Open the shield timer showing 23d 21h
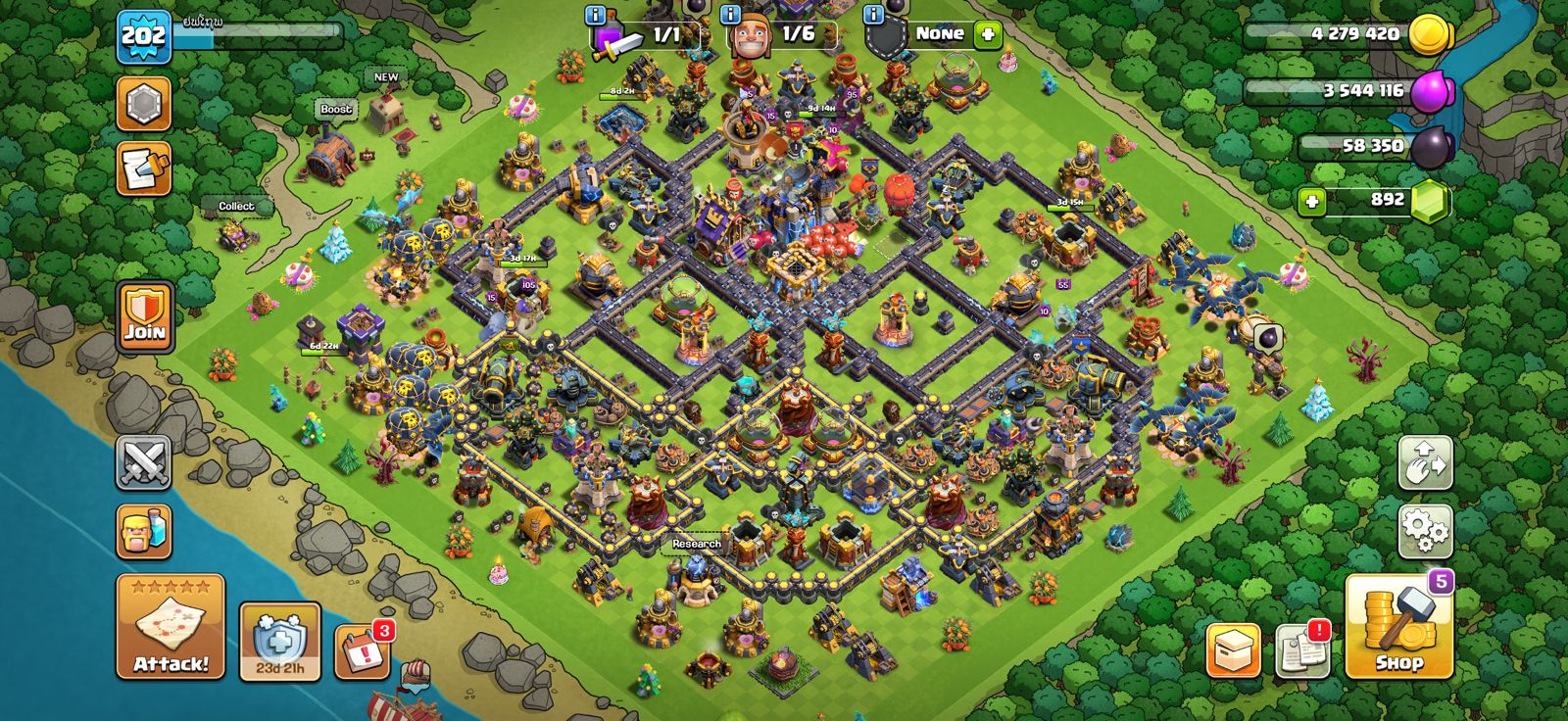Screen dimensions: 1568x721 pos(280,642)
